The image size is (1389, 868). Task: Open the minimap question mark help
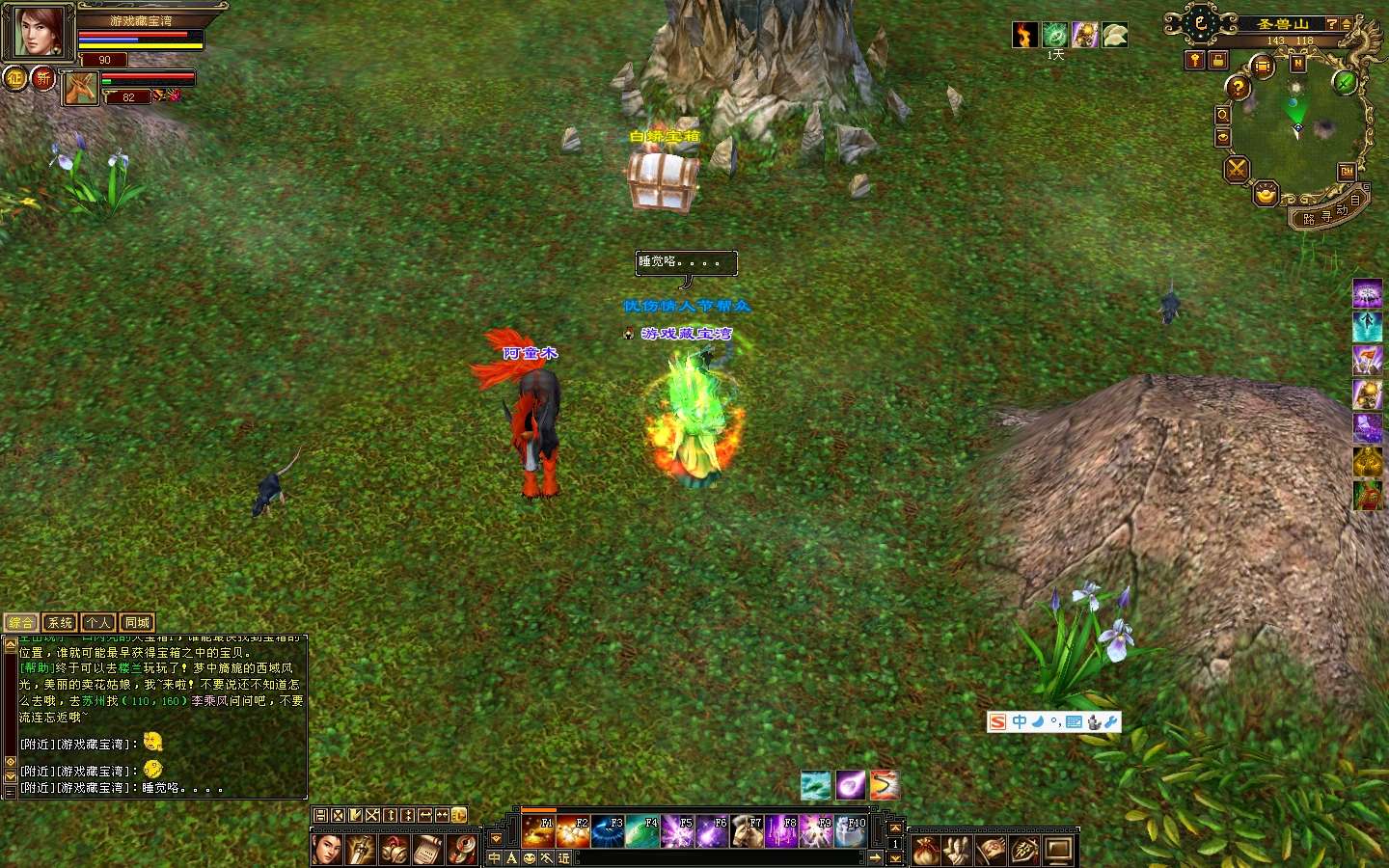[x=1238, y=88]
